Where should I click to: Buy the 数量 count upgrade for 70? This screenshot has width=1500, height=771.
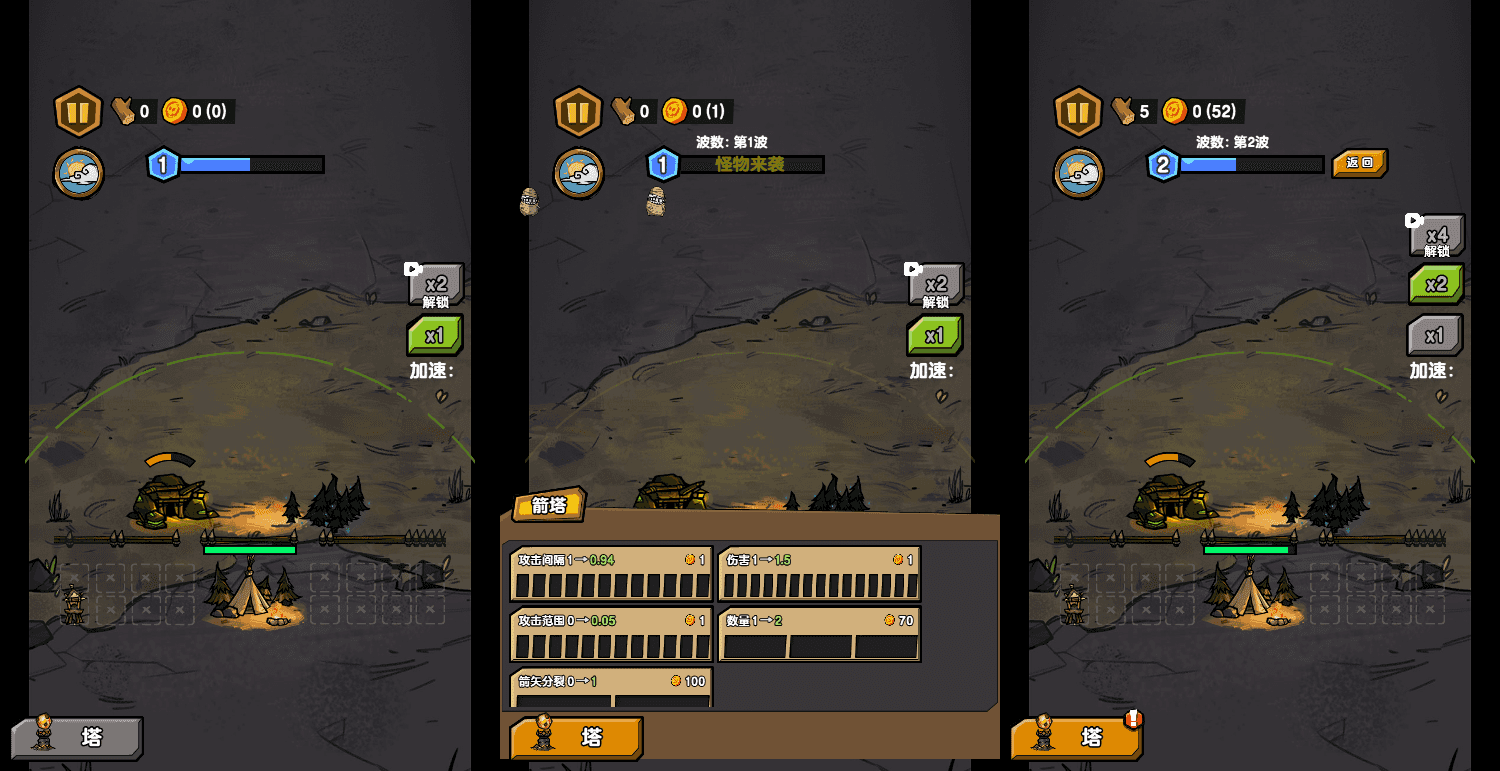coord(819,634)
